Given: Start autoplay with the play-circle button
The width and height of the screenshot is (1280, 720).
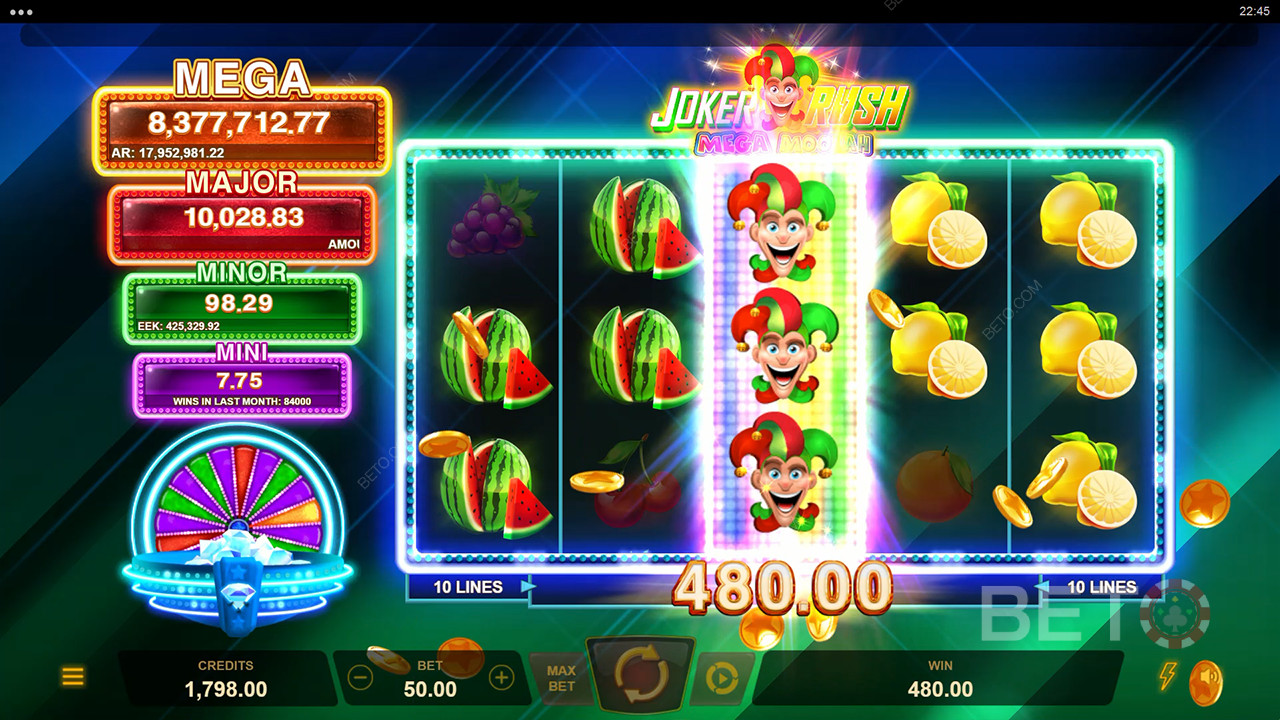Looking at the screenshot, I should tap(720, 678).
